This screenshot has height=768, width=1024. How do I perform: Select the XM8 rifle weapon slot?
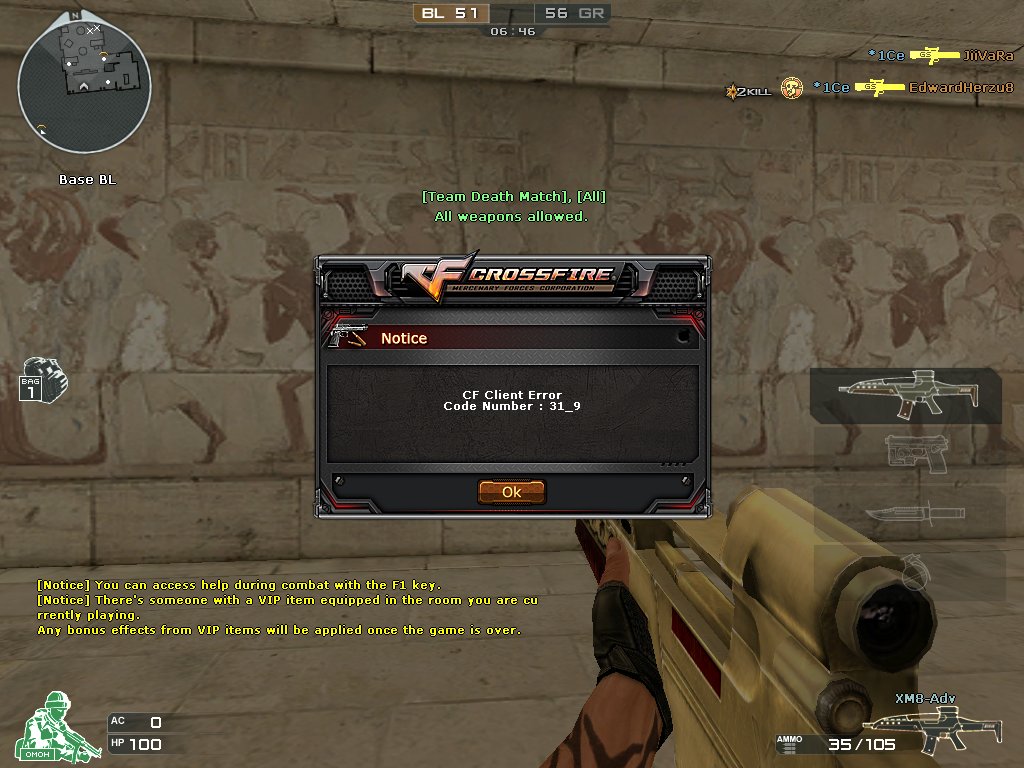point(906,394)
